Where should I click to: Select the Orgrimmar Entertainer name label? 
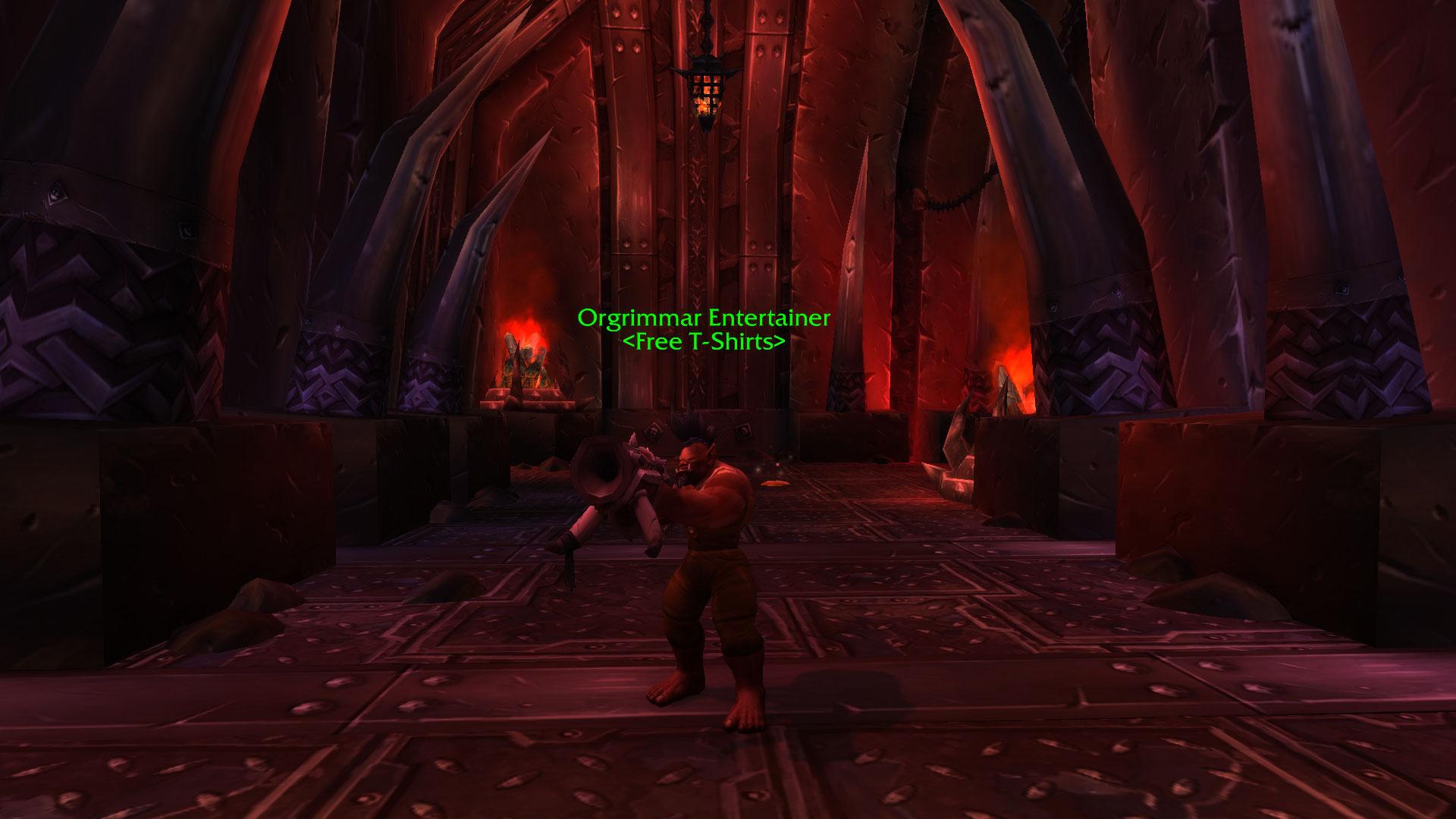tap(704, 318)
